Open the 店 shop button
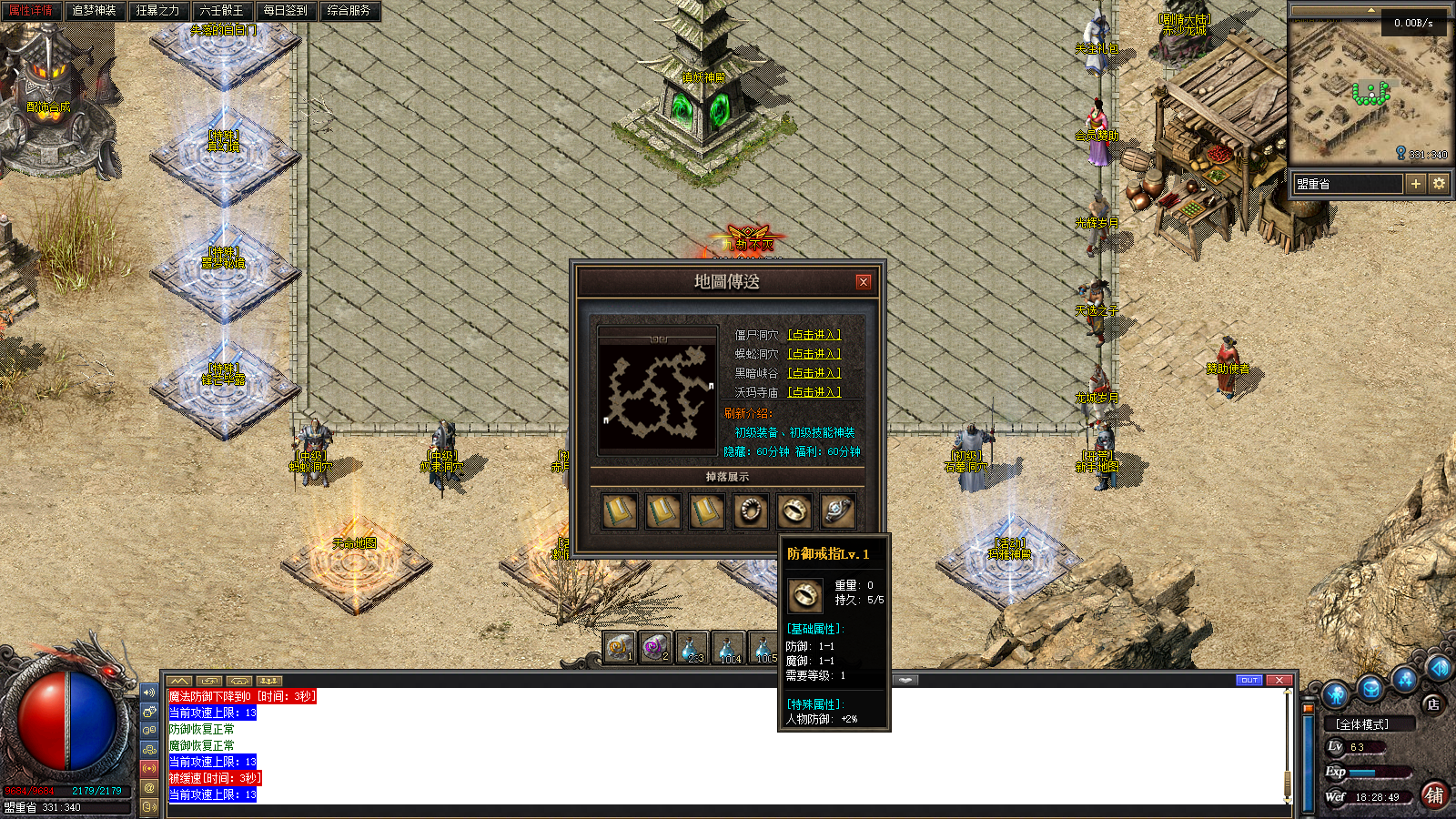This screenshot has width=1456, height=819. tap(1433, 704)
